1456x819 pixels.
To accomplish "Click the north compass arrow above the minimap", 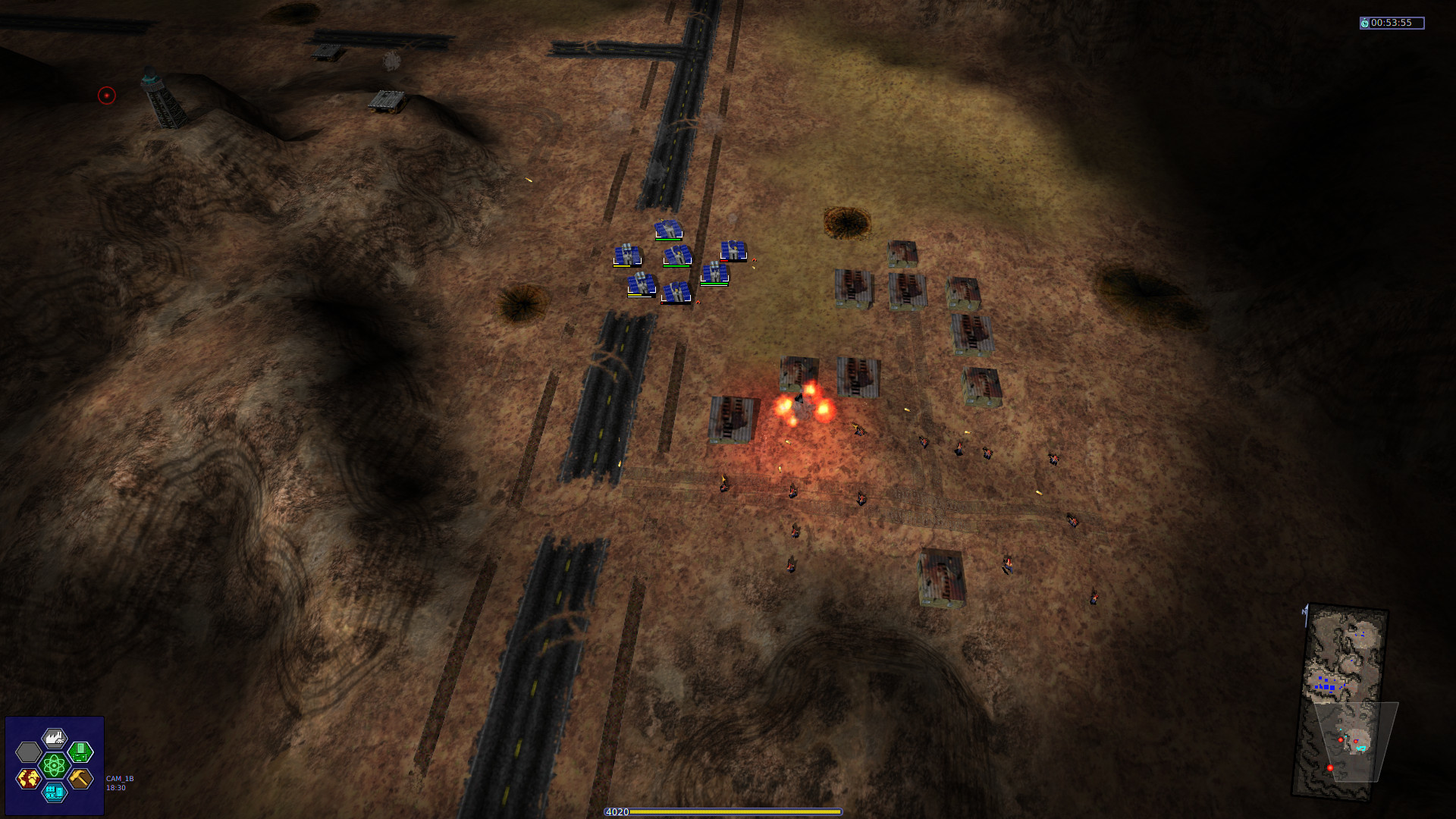I will pos(1305,613).
